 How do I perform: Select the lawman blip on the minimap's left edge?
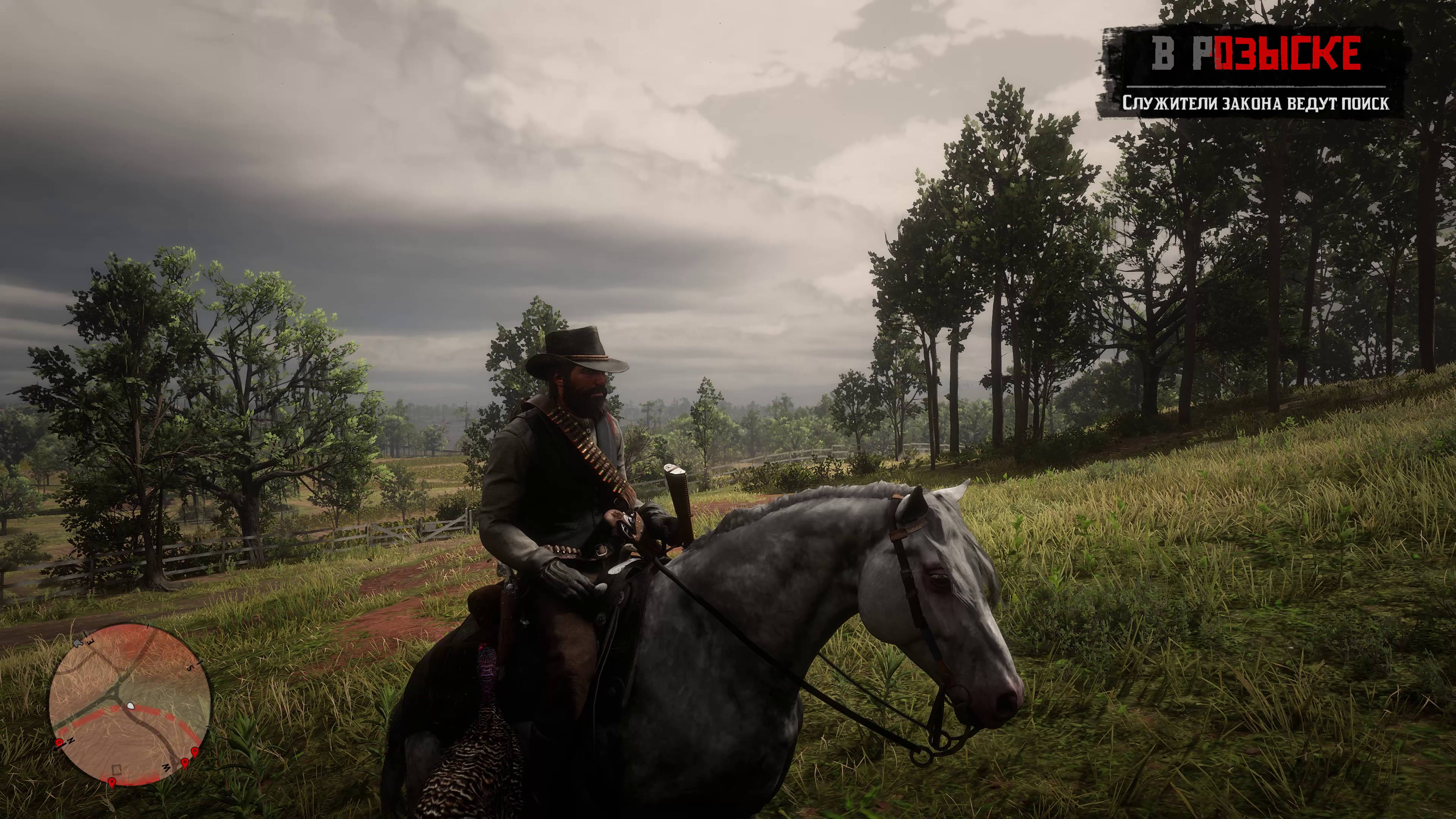point(59,742)
